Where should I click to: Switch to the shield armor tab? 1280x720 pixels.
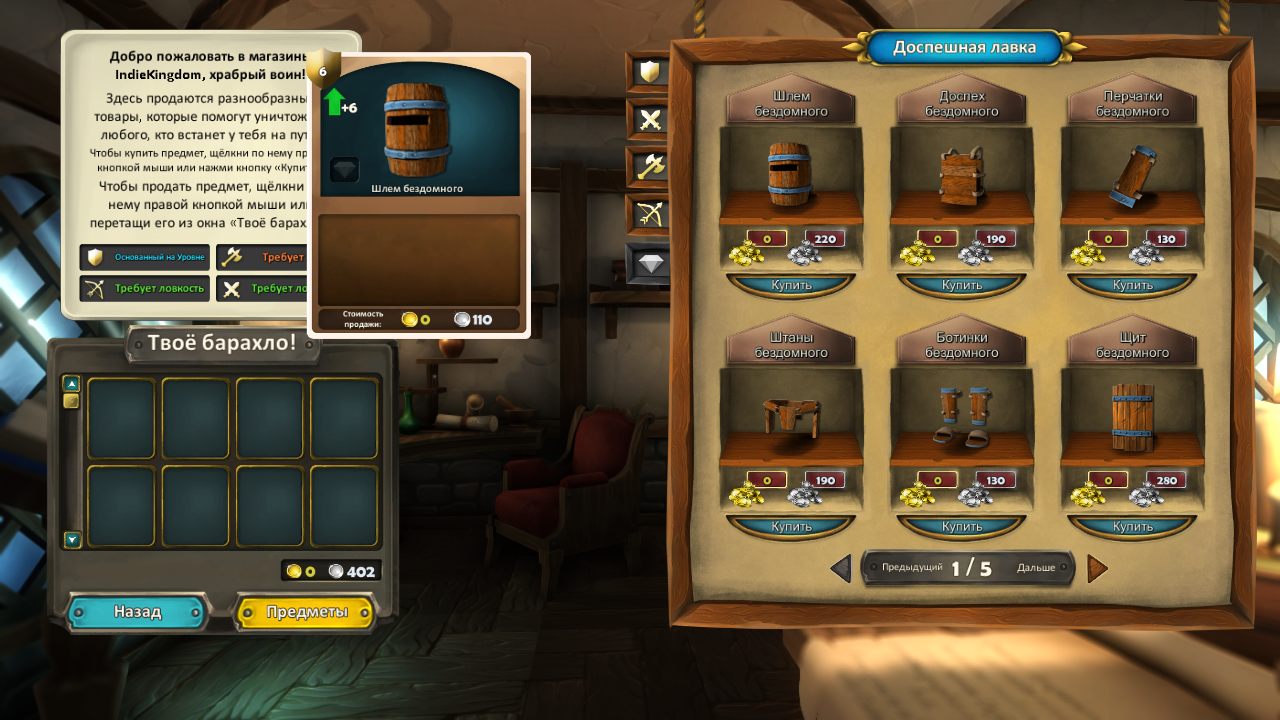[649, 72]
